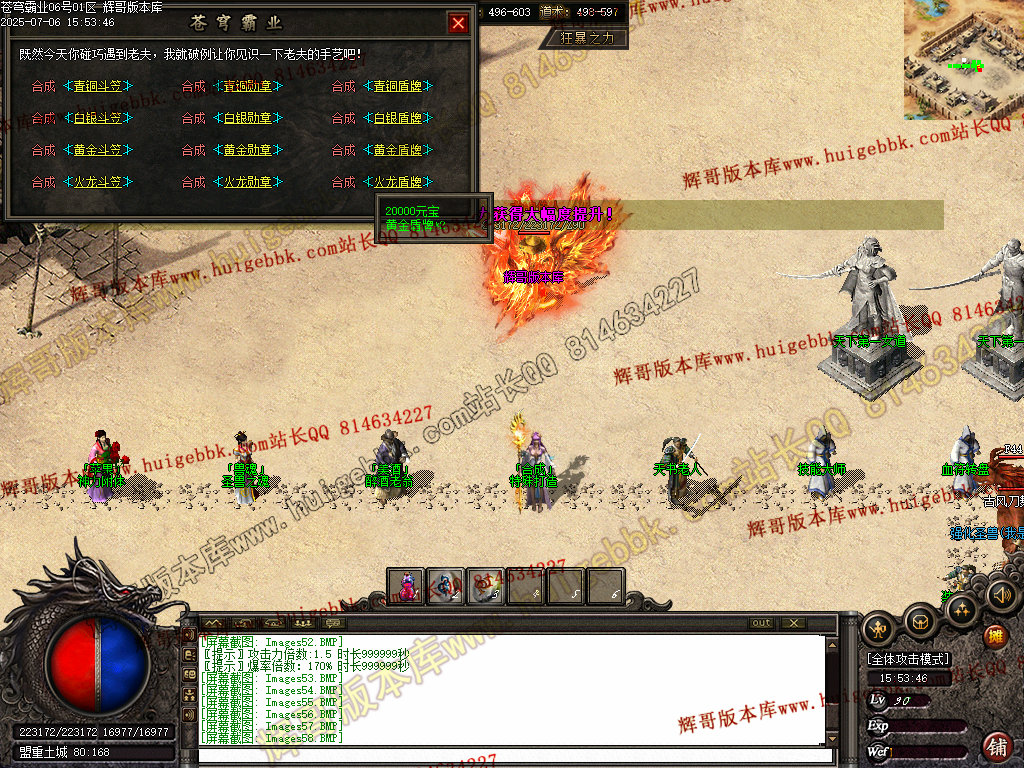1024x768 pixels.
Task: Toggle the sound speaker icon
Action: (x=1001, y=596)
